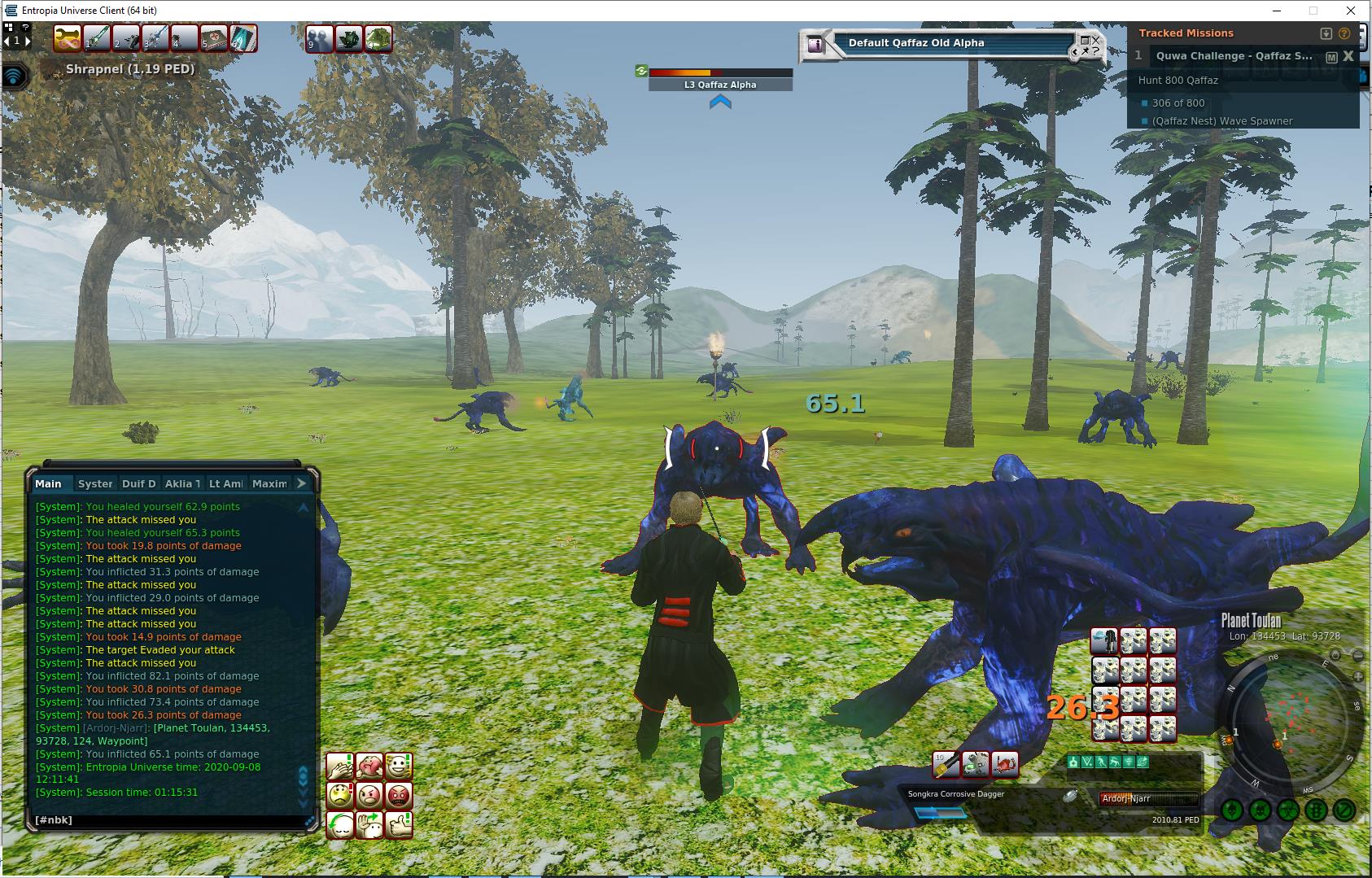Equip the green dagger in slot 1

(98, 39)
